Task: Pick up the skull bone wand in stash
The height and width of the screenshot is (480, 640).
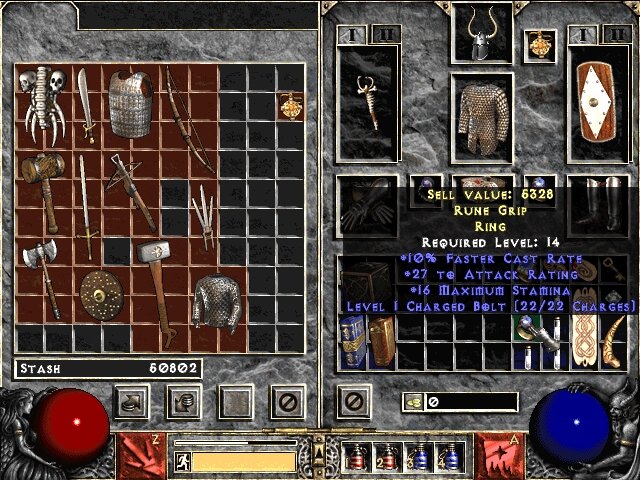Action: tap(43, 108)
